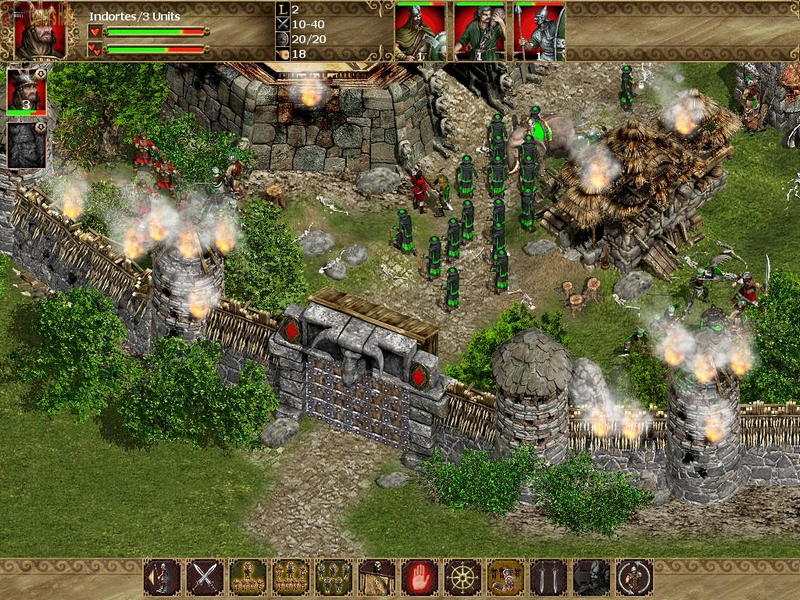Activate the twin upright swords command

coord(549,577)
